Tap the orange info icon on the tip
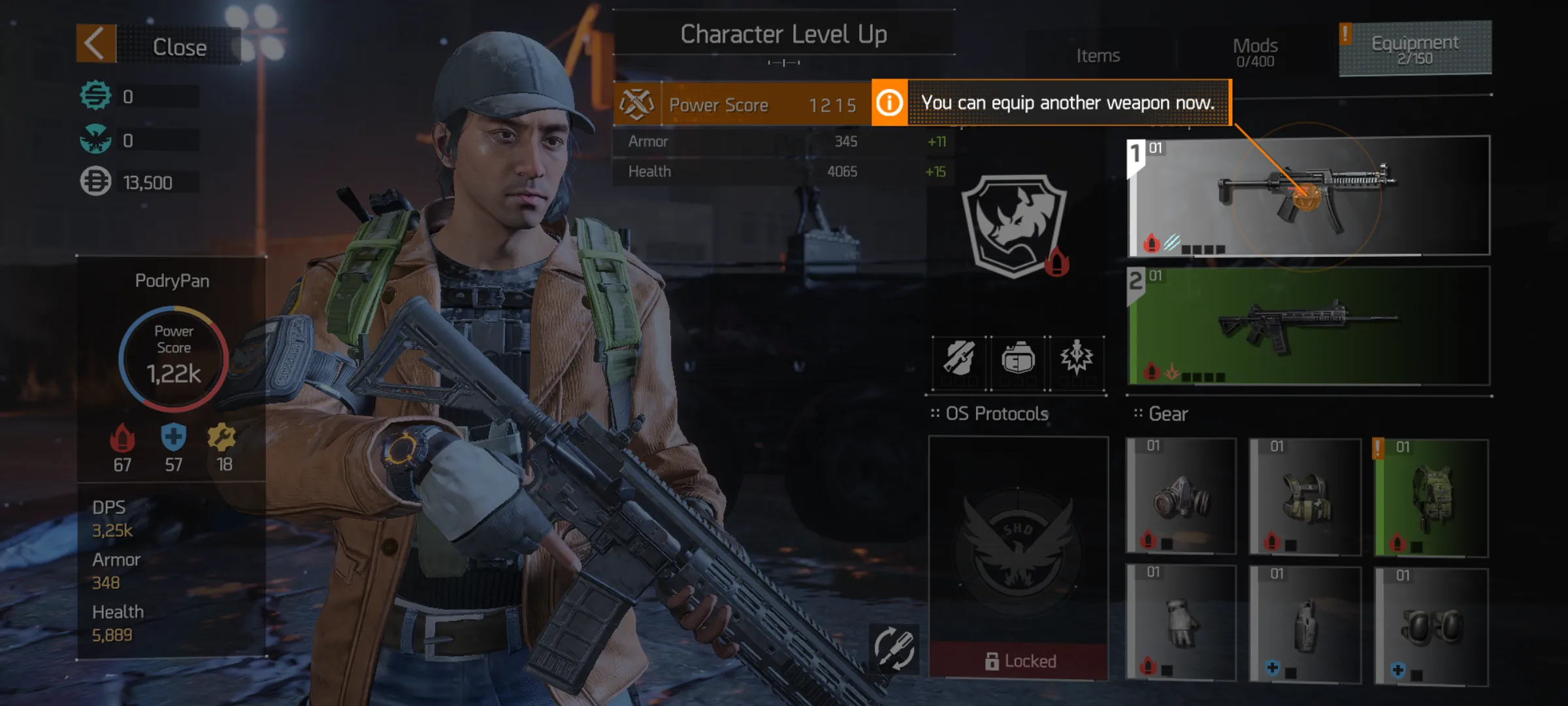The width and height of the screenshot is (1568, 706). (889, 103)
